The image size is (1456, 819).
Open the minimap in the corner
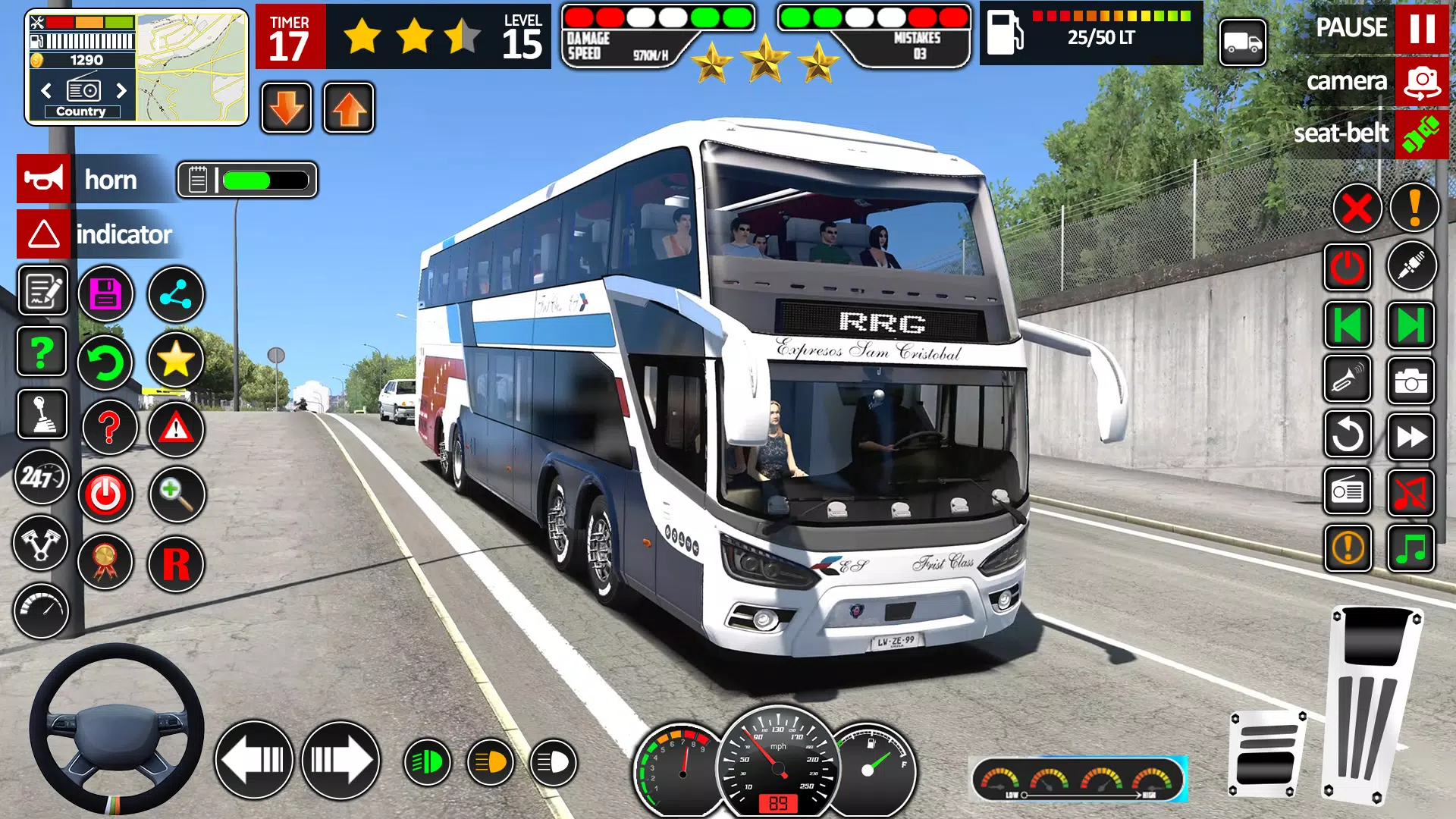(x=192, y=67)
